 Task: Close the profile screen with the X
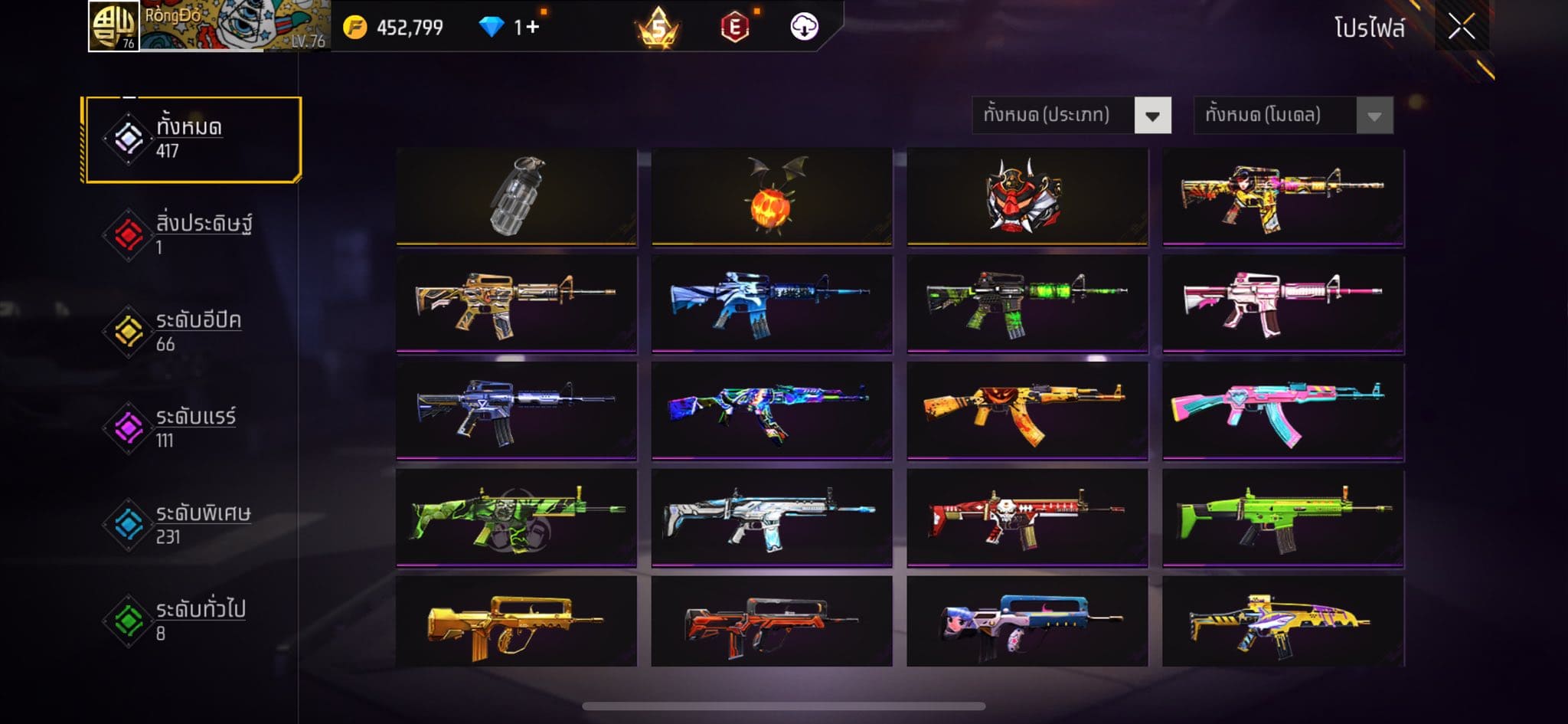coord(1461,28)
